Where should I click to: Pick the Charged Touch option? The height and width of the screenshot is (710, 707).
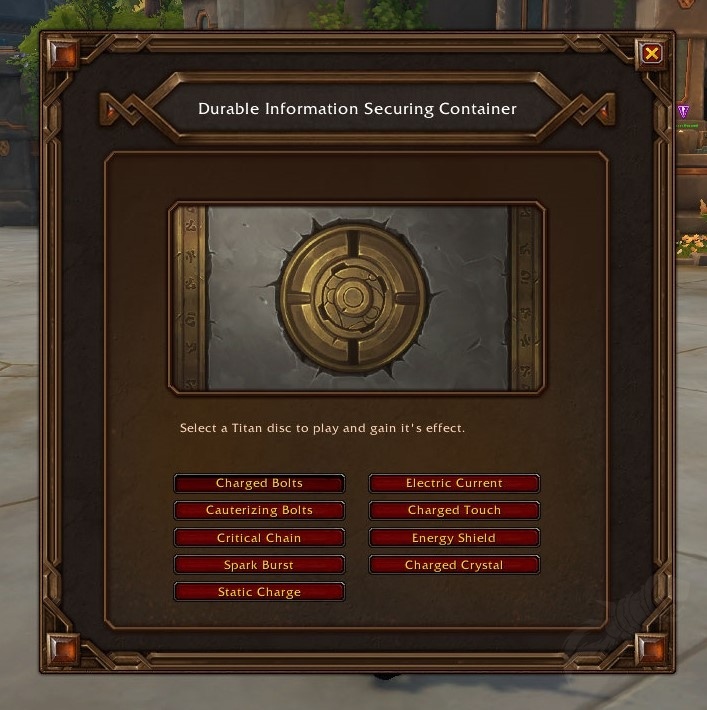click(x=454, y=511)
